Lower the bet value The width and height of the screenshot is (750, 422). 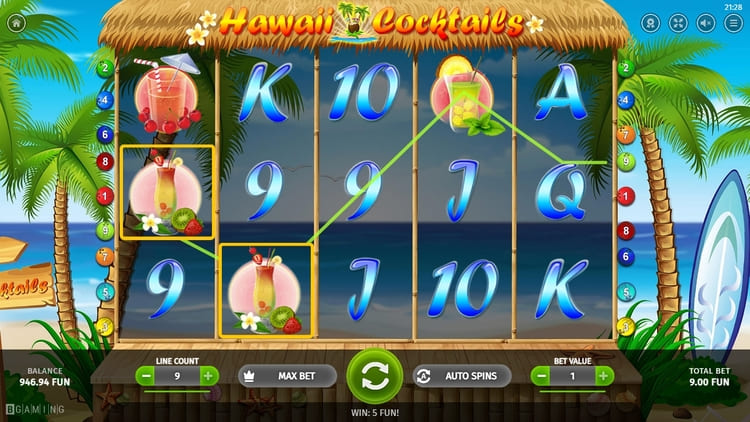(x=541, y=376)
